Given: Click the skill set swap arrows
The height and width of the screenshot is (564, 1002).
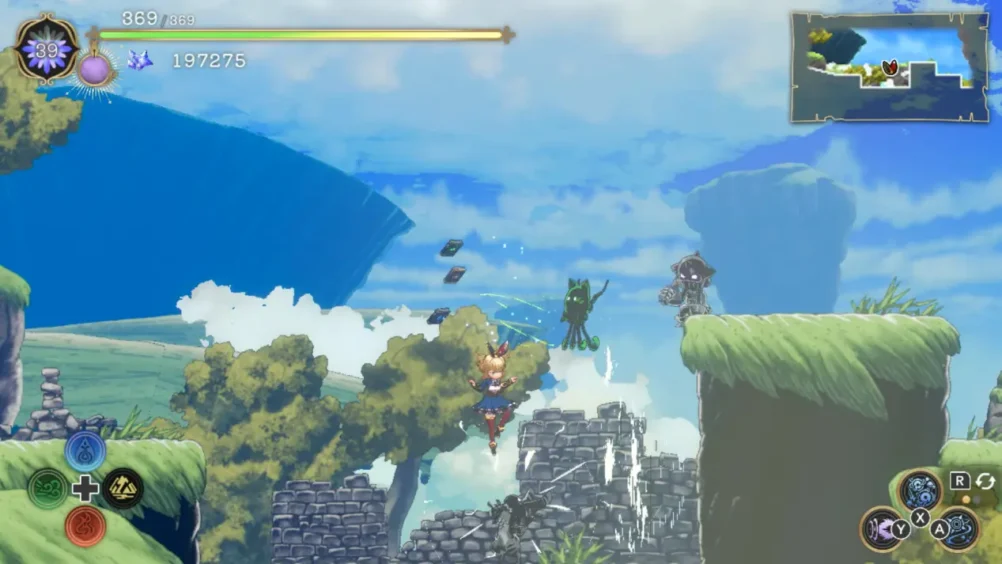Looking at the screenshot, I should 985,481.
